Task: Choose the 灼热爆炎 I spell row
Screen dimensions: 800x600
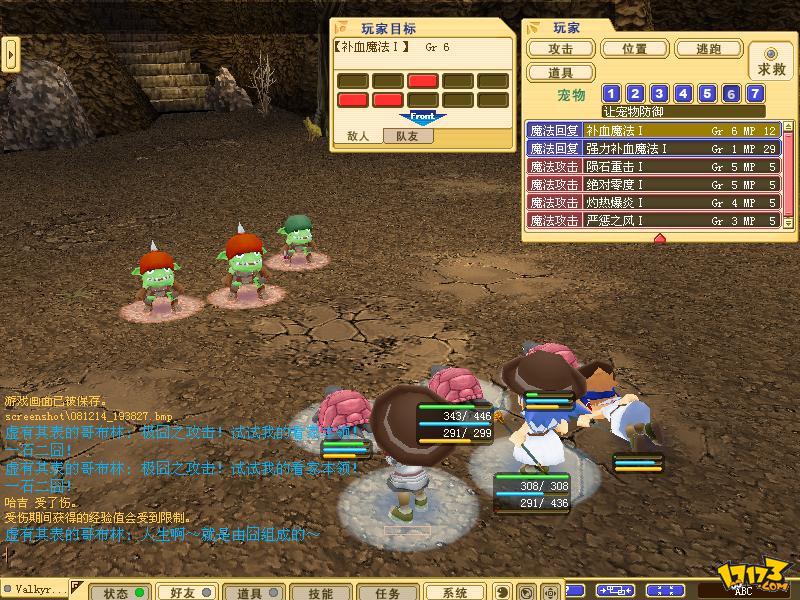Action: [x=652, y=203]
